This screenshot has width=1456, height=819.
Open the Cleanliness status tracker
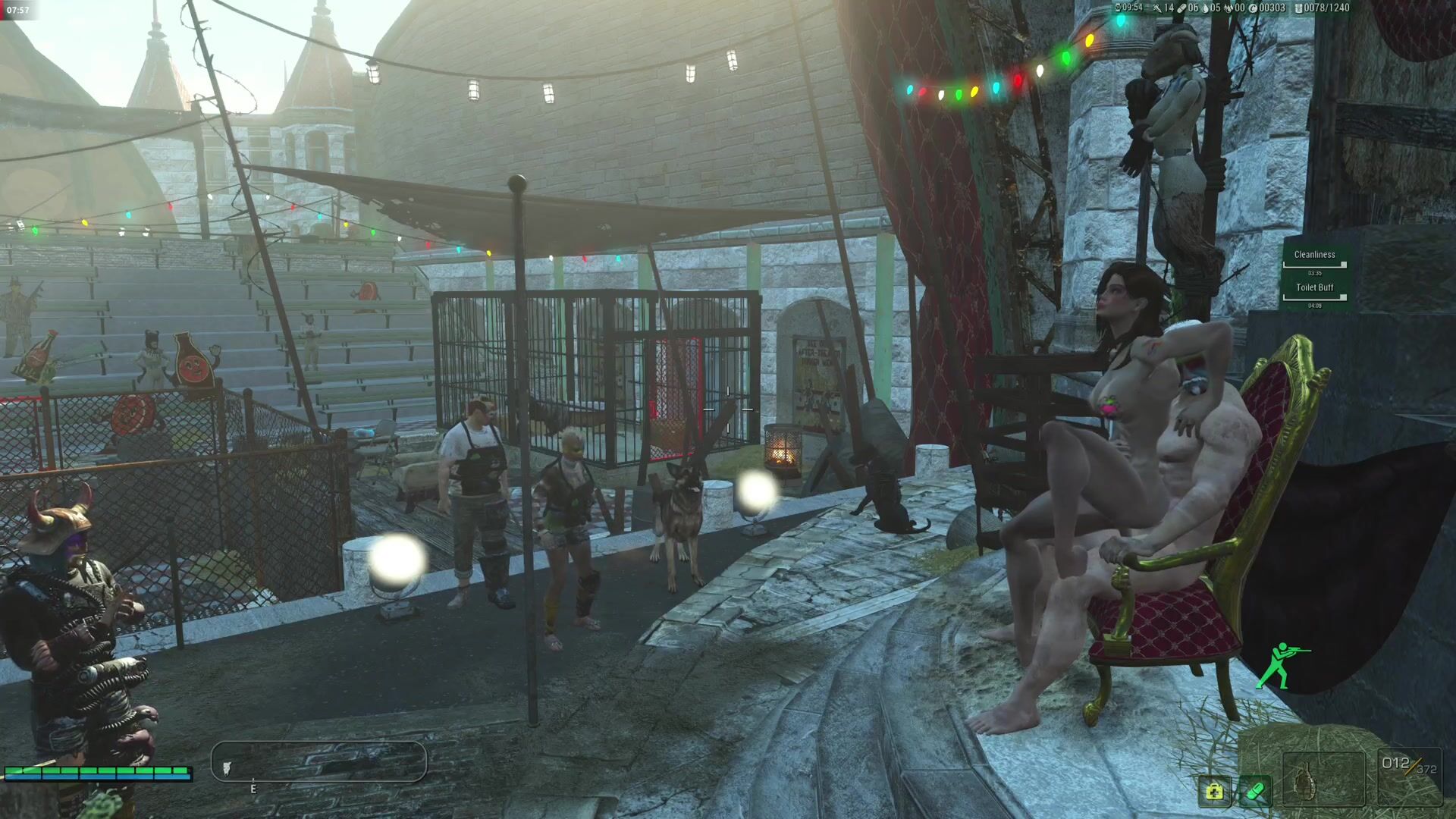pyautogui.click(x=1314, y=256)
